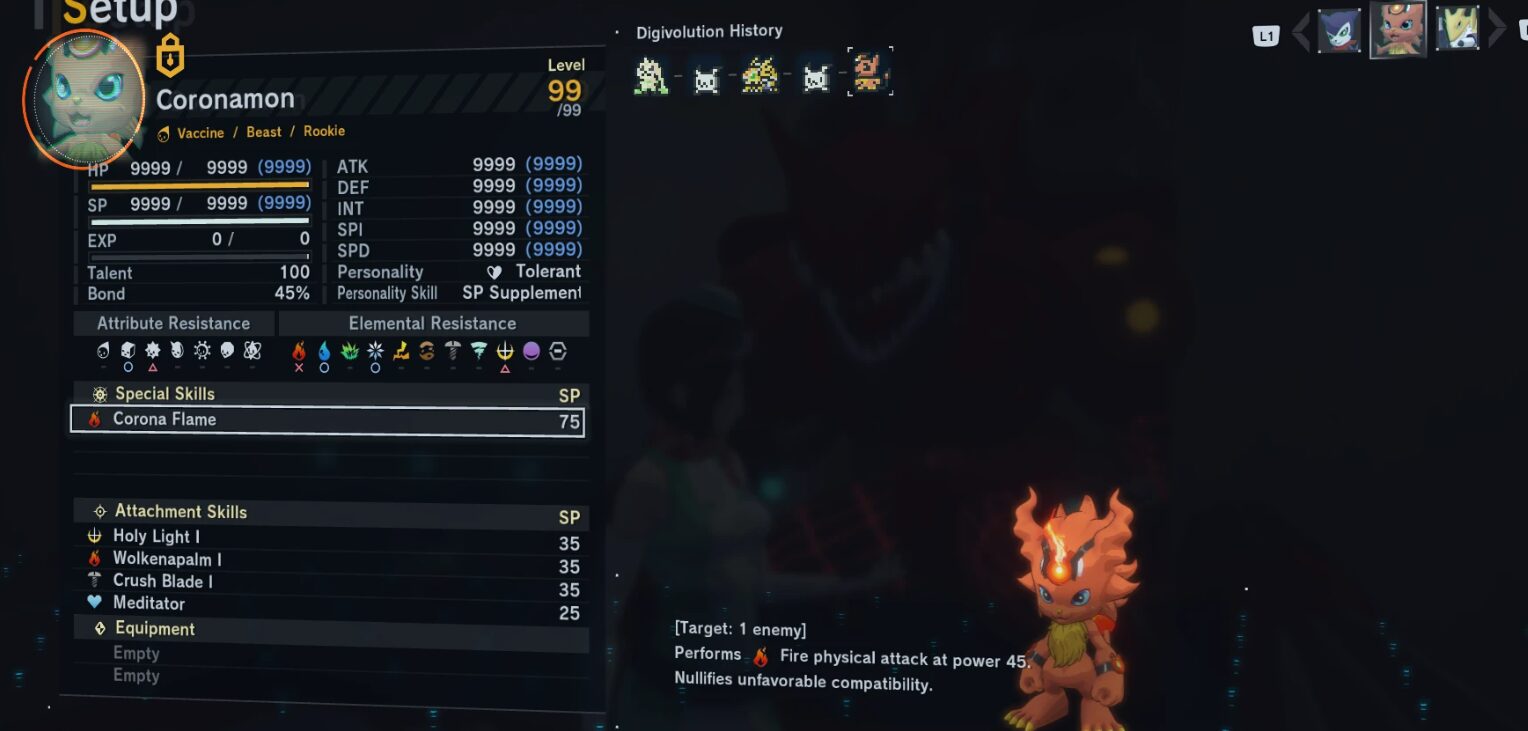The width and height of the screenshot is (1528, 731).
Task: Select the Corona Flame special skill
Action: [x=326, y=420]
